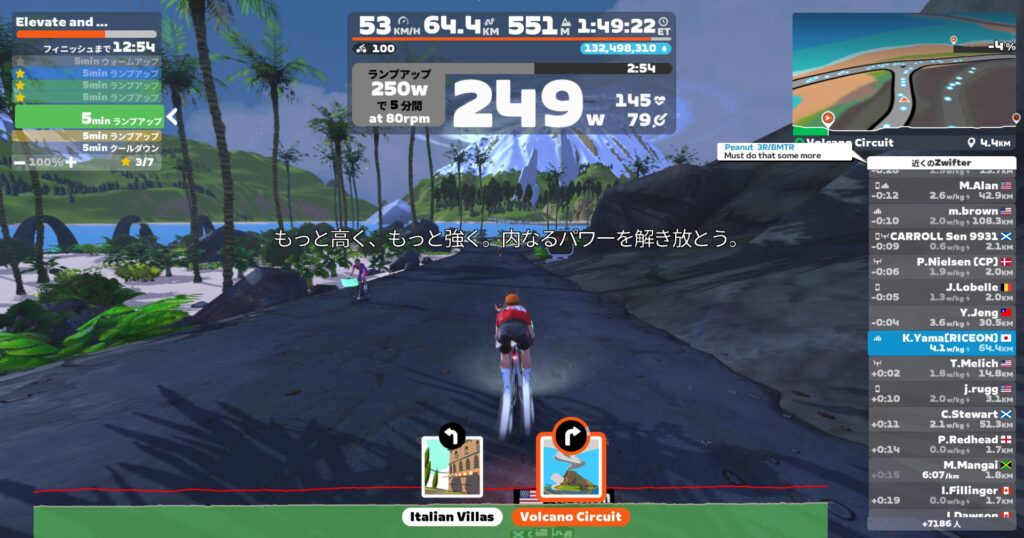Image resolution: width=1024 pixels, height=538 pixels.
Task: Select T.Melich in the nearby riders list
Action: coord(941,368)
